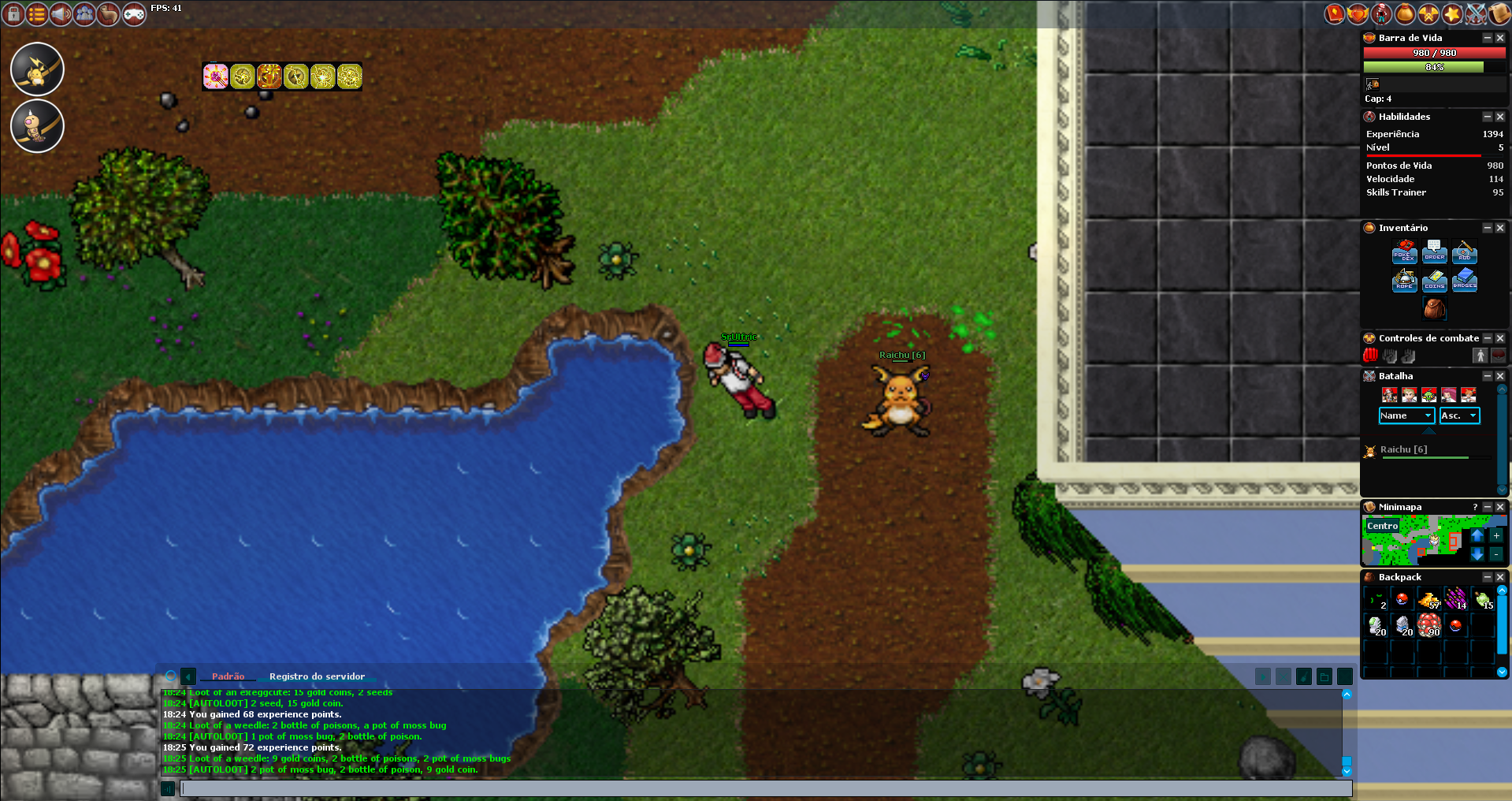This screenshot has height=801, width=1512.
Task: Click the Centro button on the minimap
Action: tap(1383, 526)
